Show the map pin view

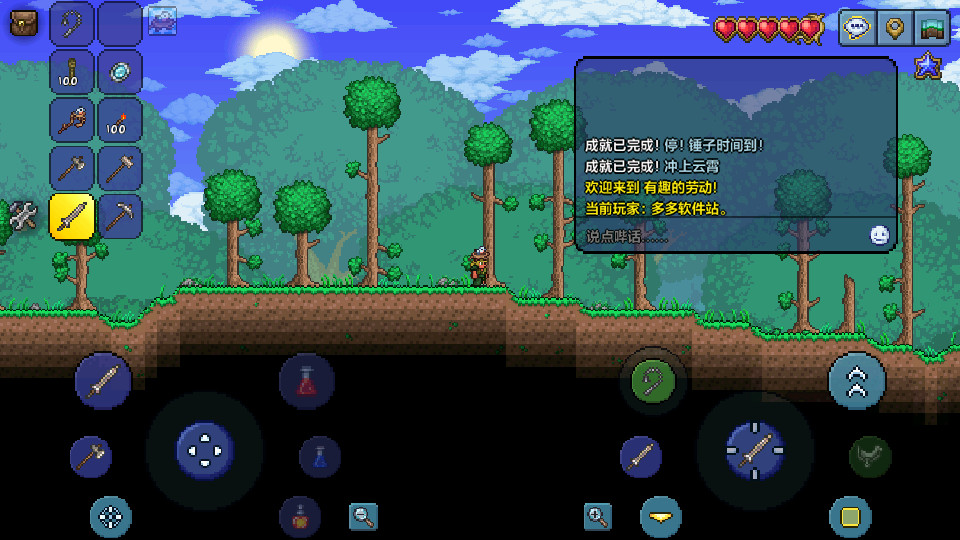895,28
